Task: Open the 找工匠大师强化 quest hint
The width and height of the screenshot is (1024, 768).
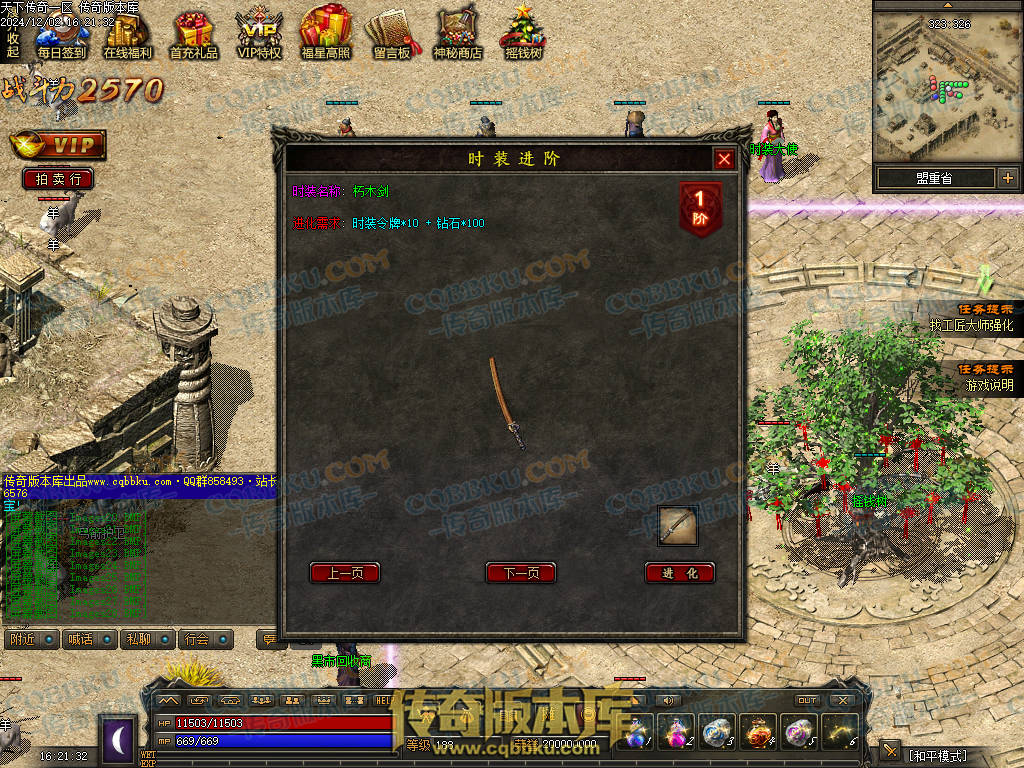Action: pos(970,325)
